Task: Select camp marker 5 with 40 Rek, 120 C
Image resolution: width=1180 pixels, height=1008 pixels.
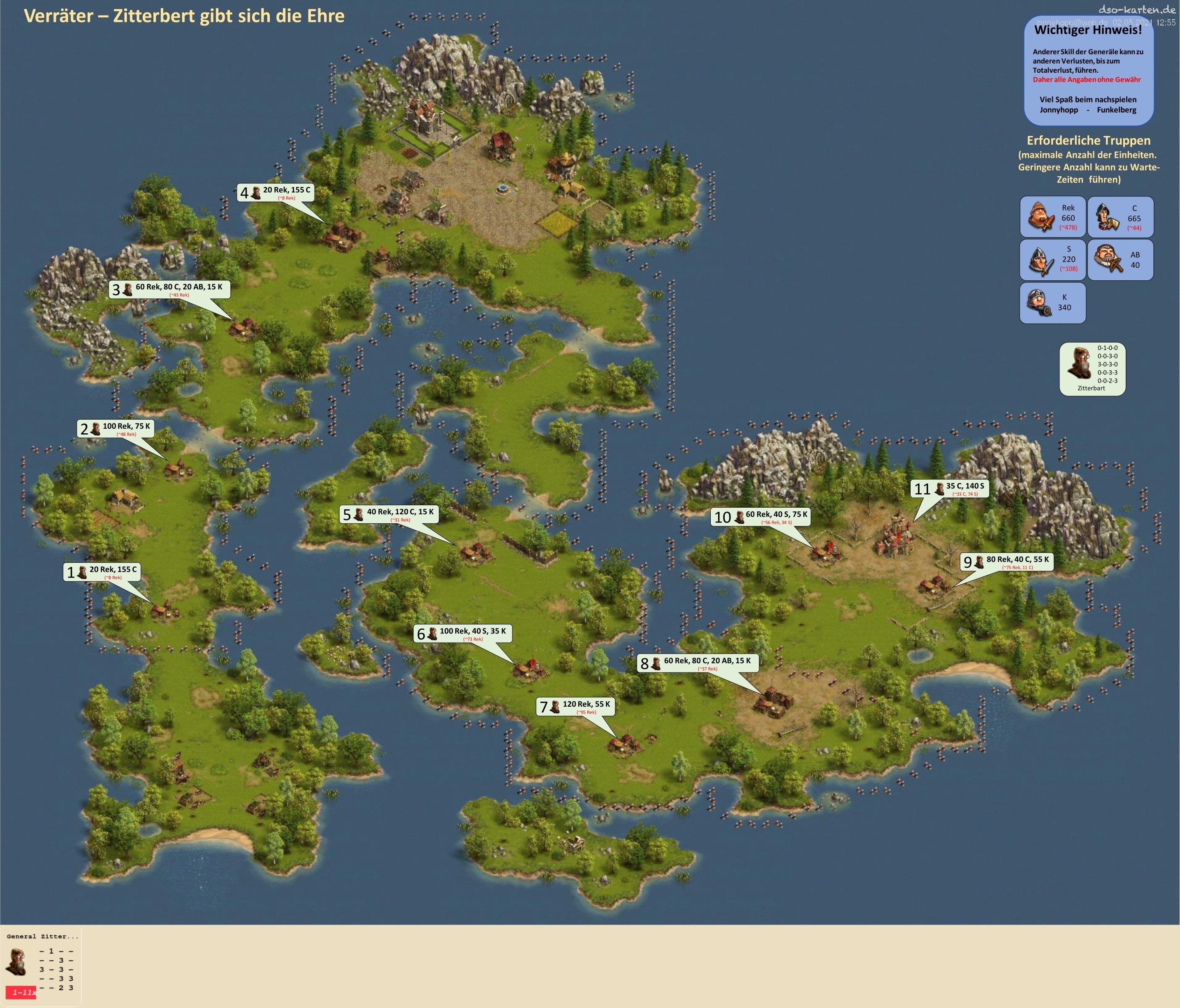Action: click(389, 514)
